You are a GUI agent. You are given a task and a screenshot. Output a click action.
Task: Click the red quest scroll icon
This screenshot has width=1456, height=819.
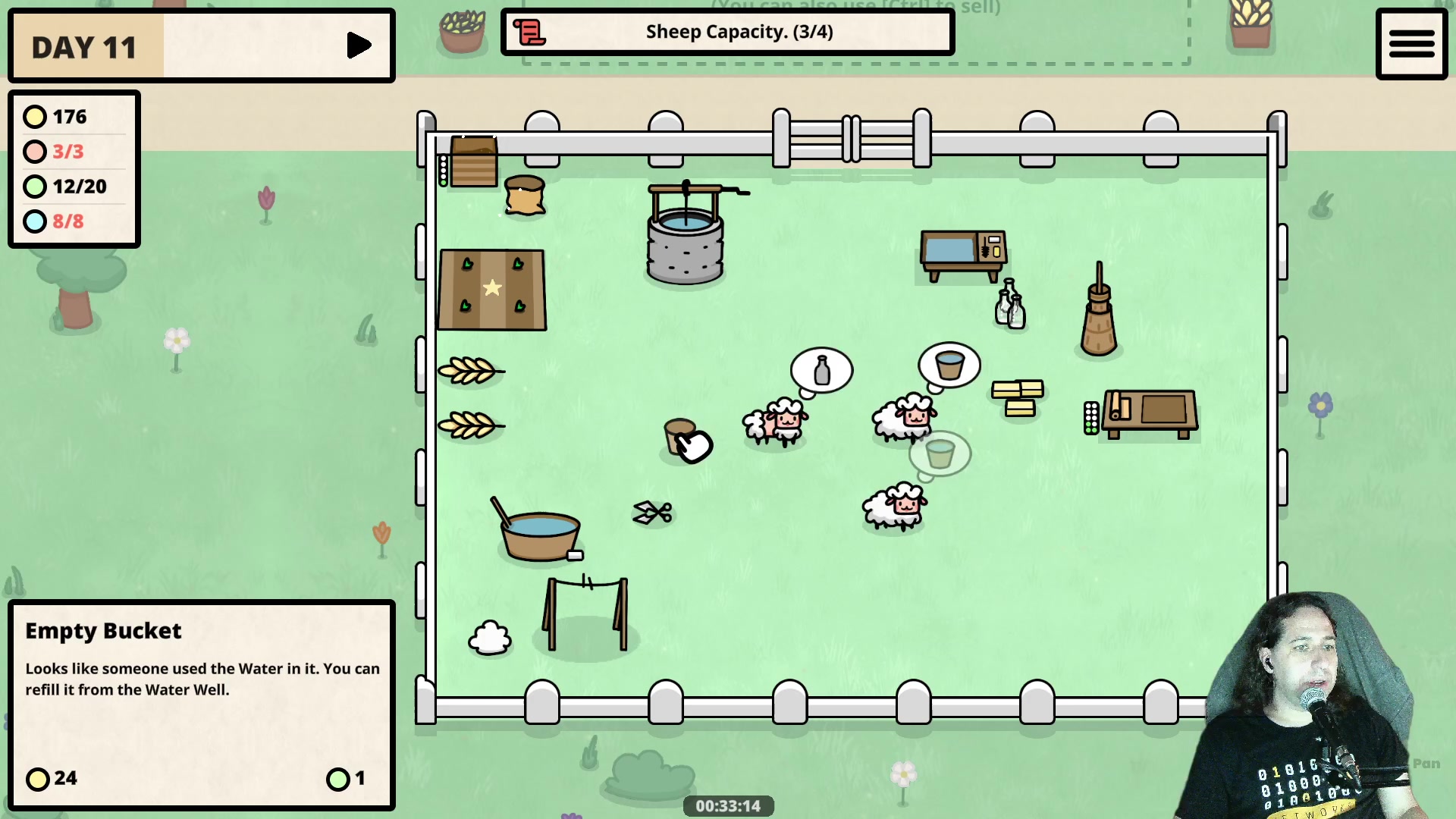tap(529, 33)
